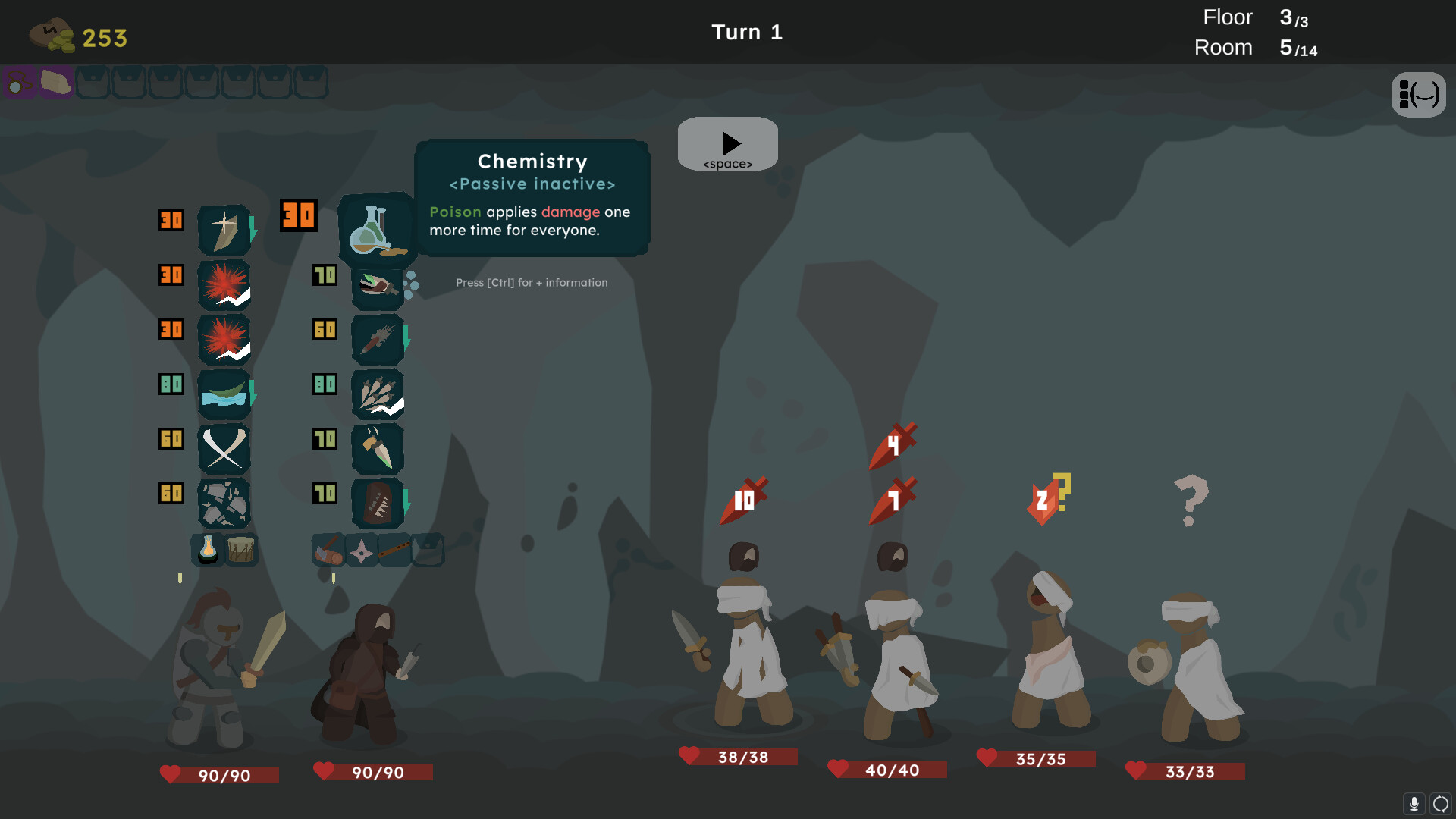
Task: Choose the shield with sparkle ability
Action: (x=224, y=230)
